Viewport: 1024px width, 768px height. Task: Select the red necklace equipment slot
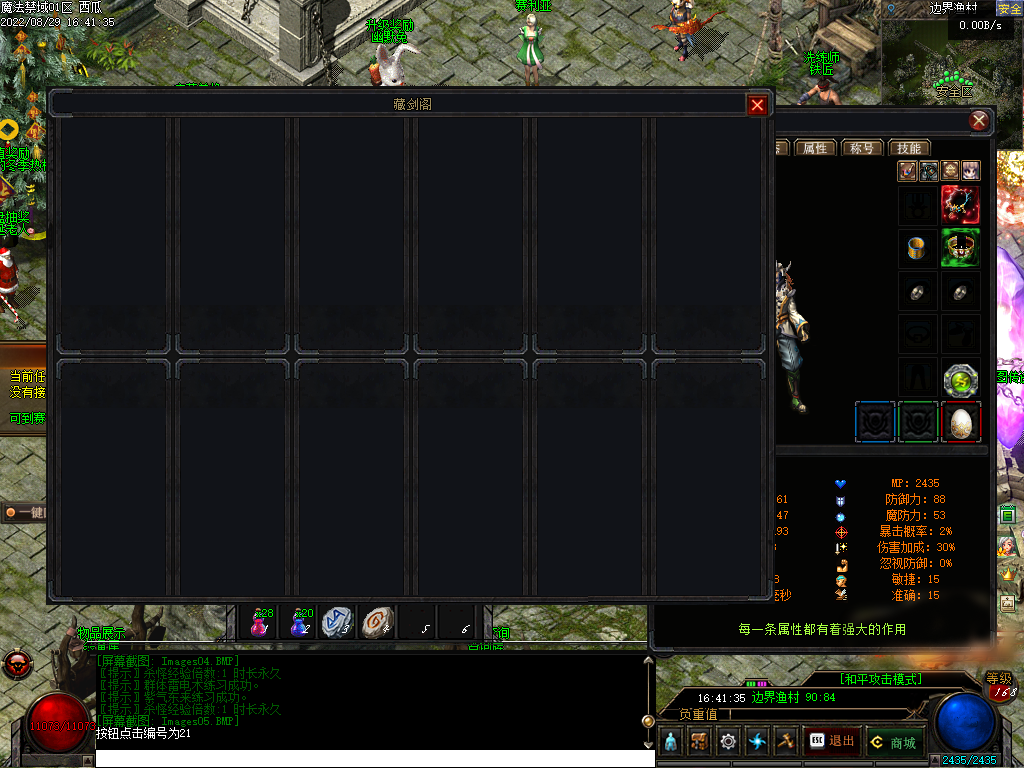pyautogui.click(x=960, y=205)
